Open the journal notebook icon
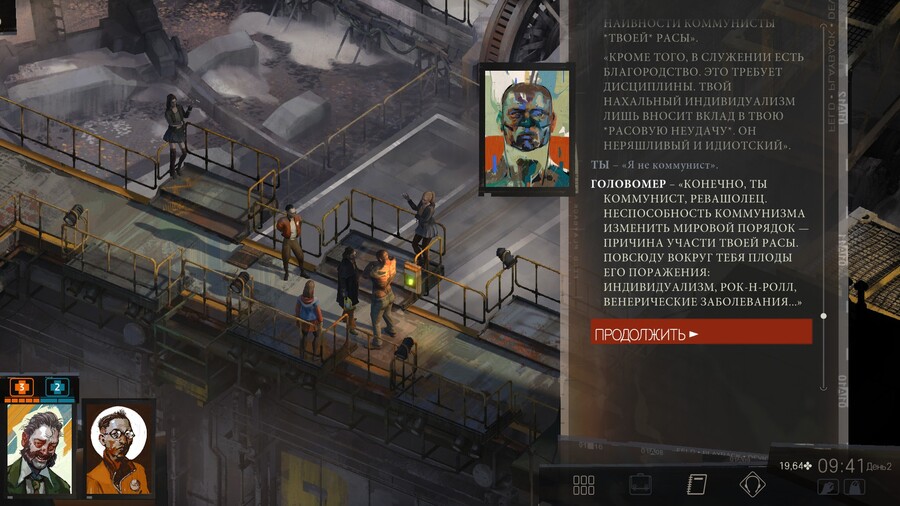900x506 pixels. coord(697,485)
